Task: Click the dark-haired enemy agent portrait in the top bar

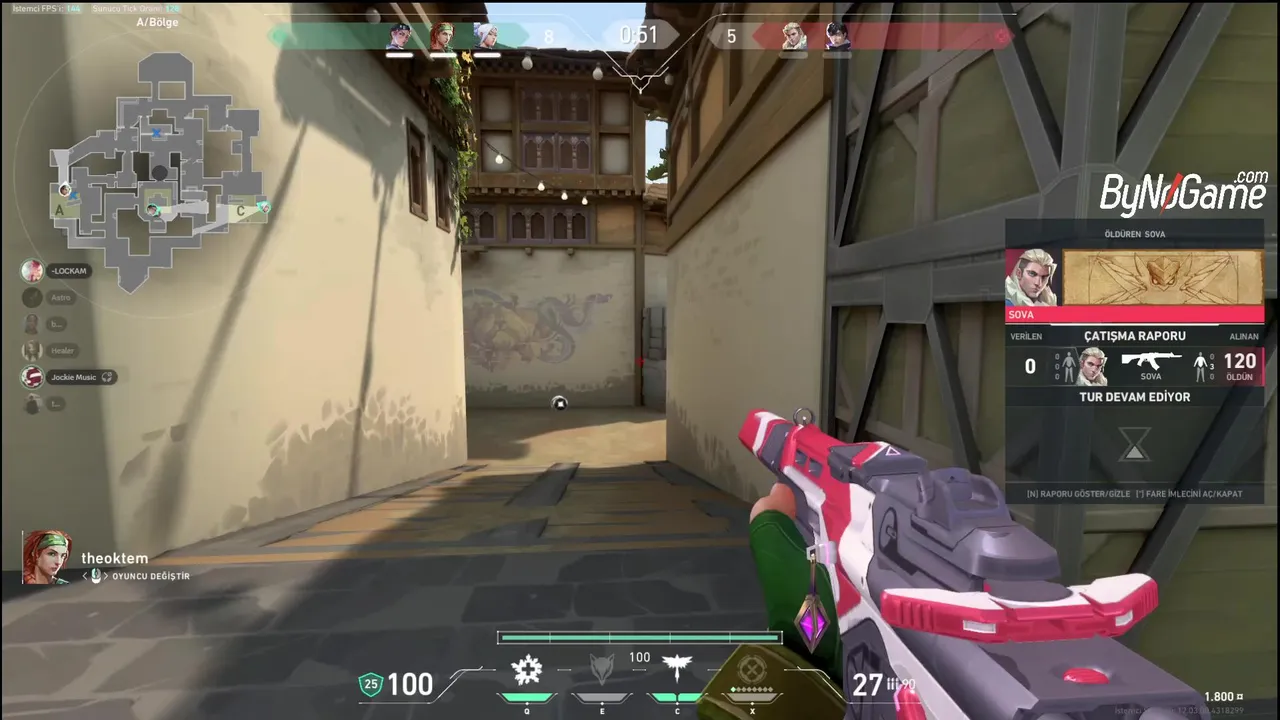Action: 836,37
